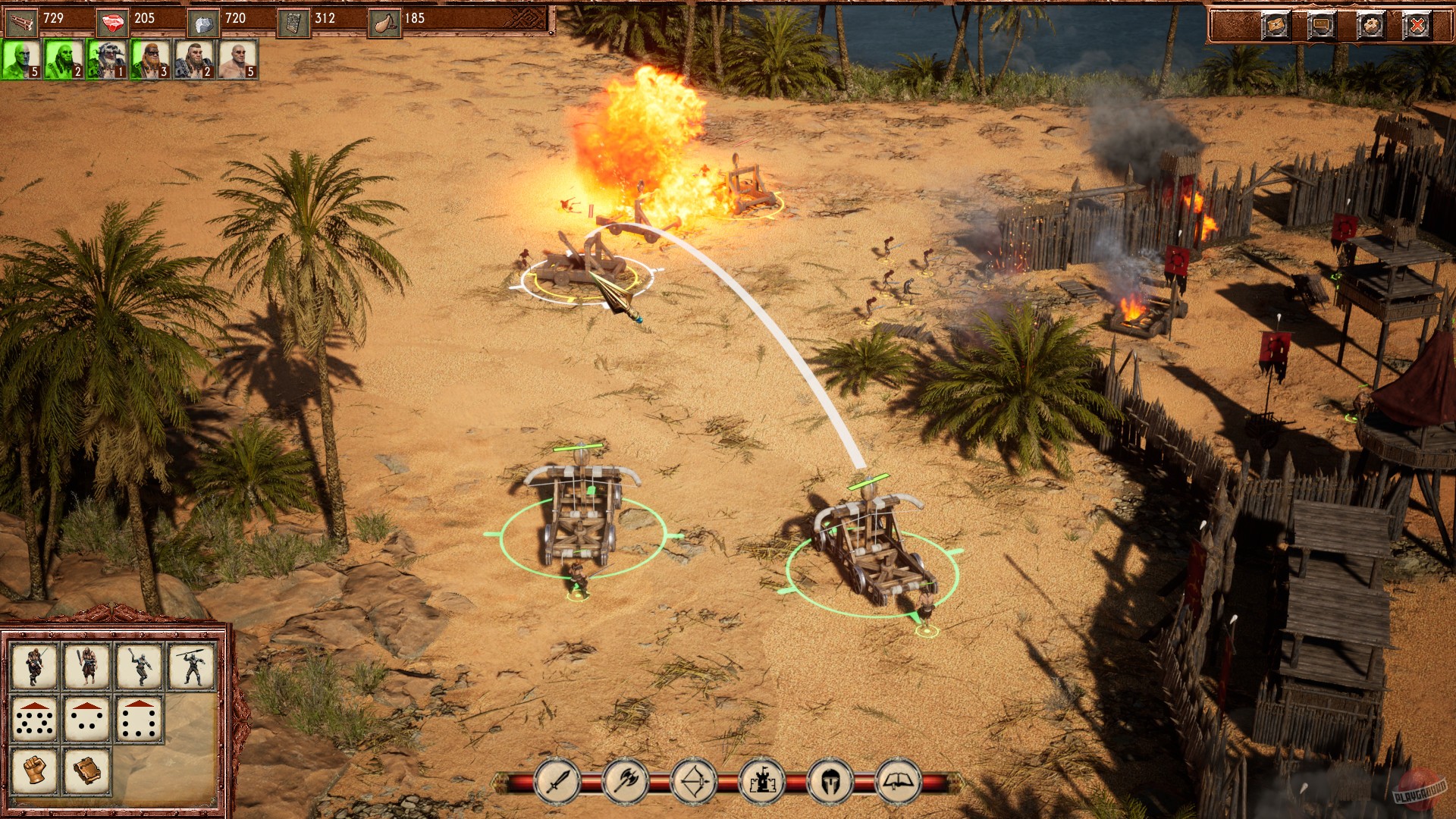1456x819 pixels.
Task: Select the battle axe command icon
Action: click(624, 781)
